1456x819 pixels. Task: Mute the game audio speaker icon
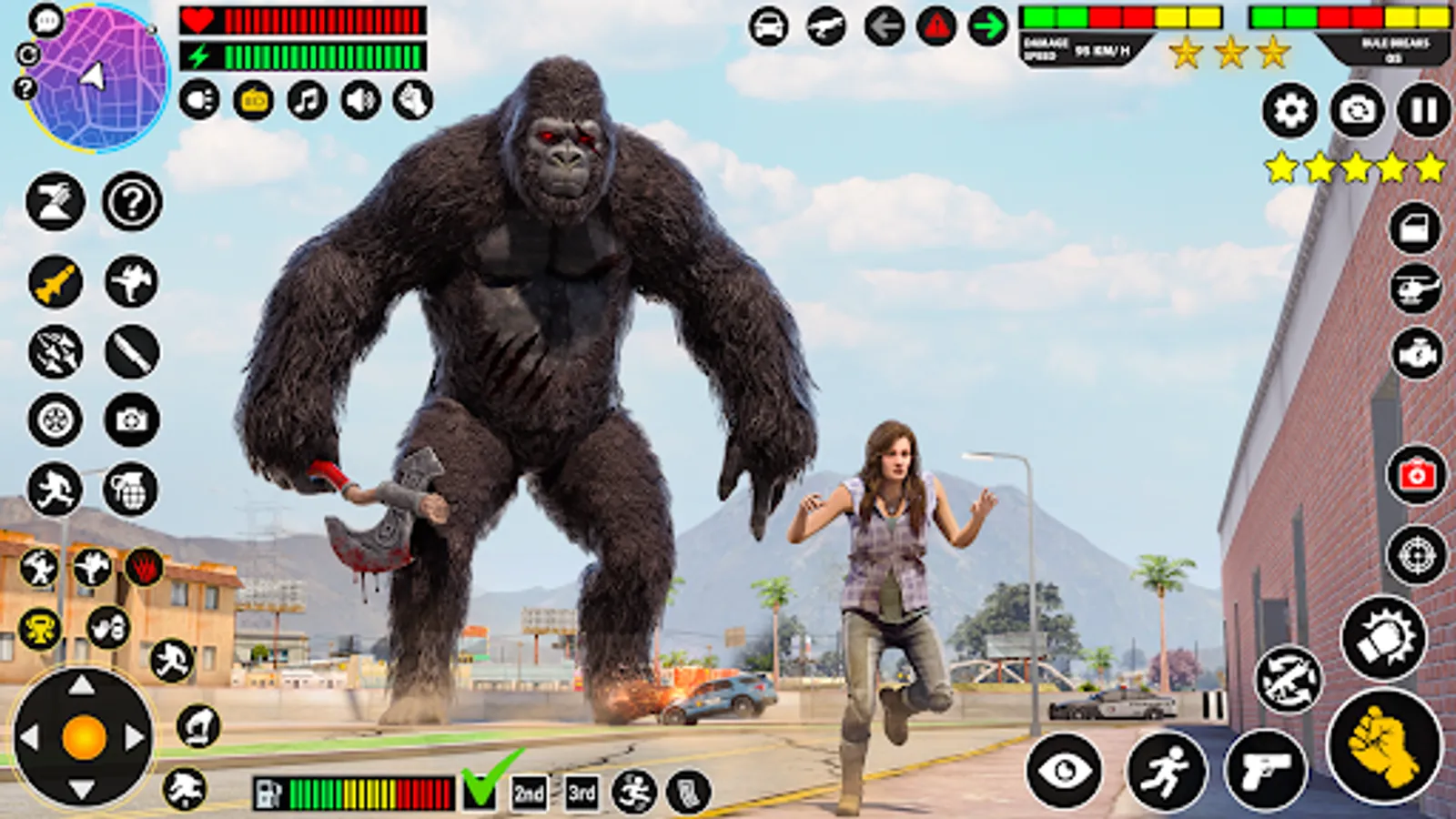point(361,97)
